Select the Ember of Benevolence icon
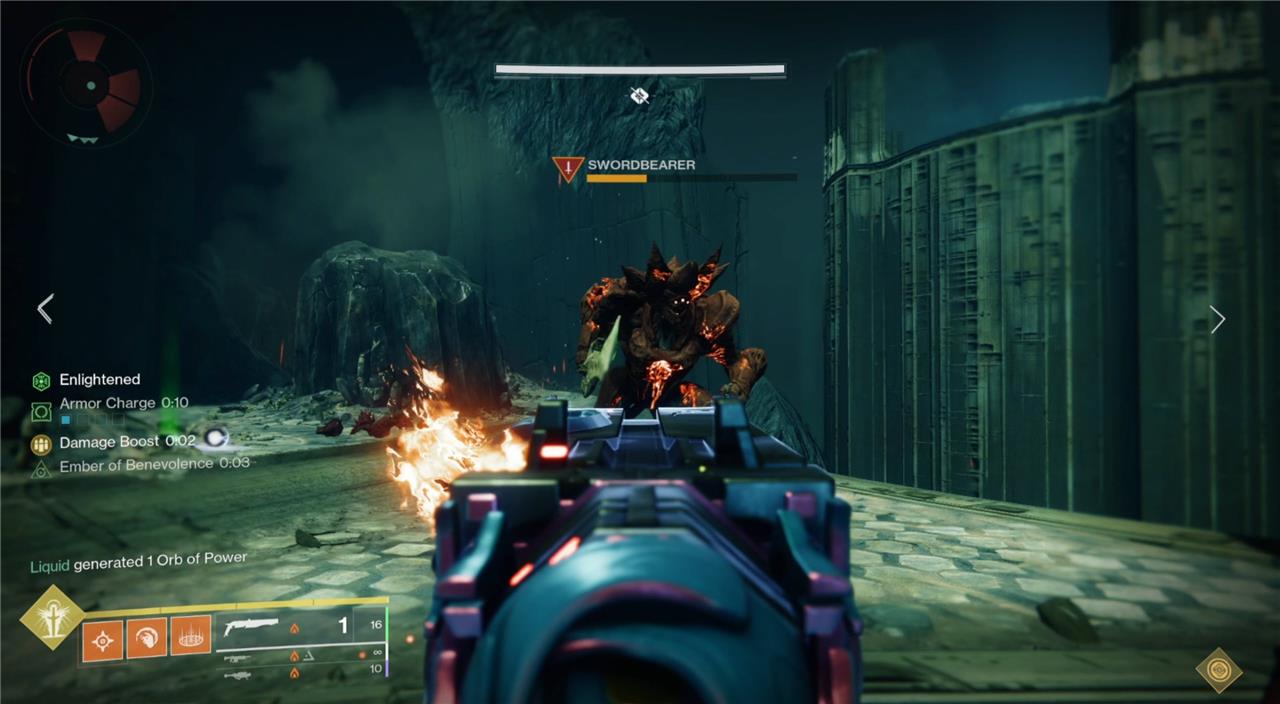Screen dimensions: 1280x704 pos(41,466)
